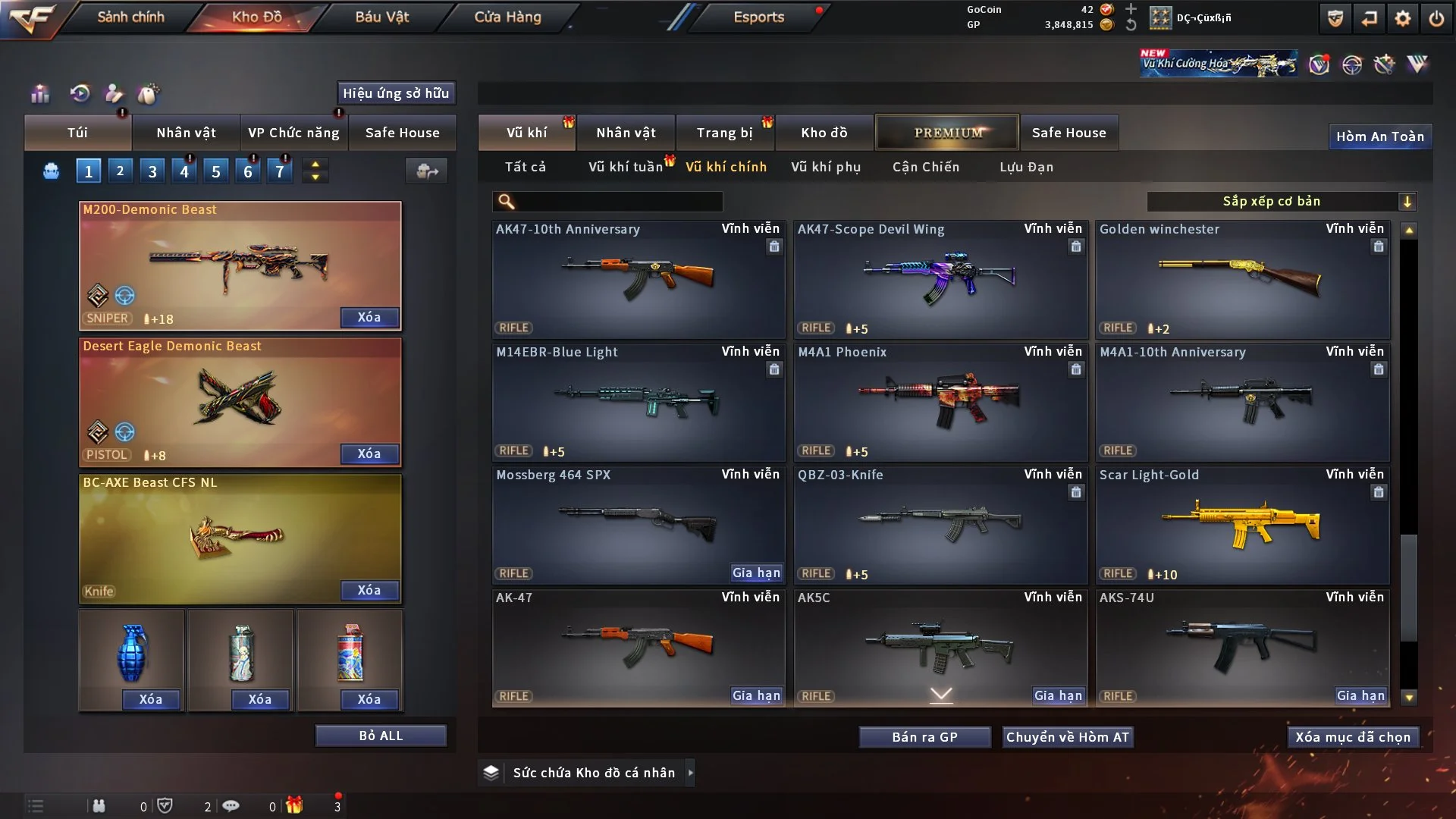Show the Cận Chiến melee category
This screenshot has width=1456, height=819.
pos(926,167)
